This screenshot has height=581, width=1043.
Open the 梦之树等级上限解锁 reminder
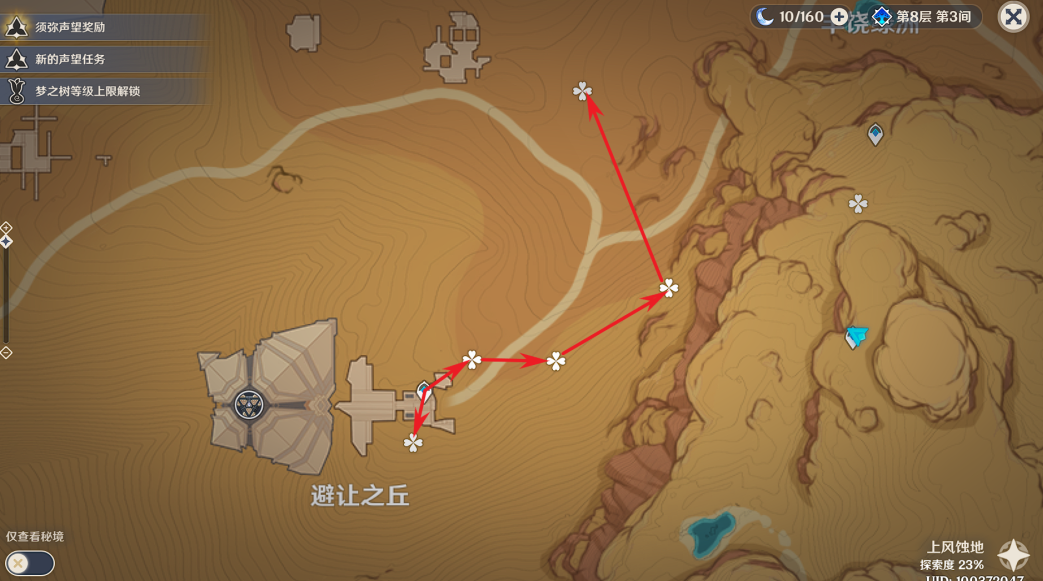87,91
